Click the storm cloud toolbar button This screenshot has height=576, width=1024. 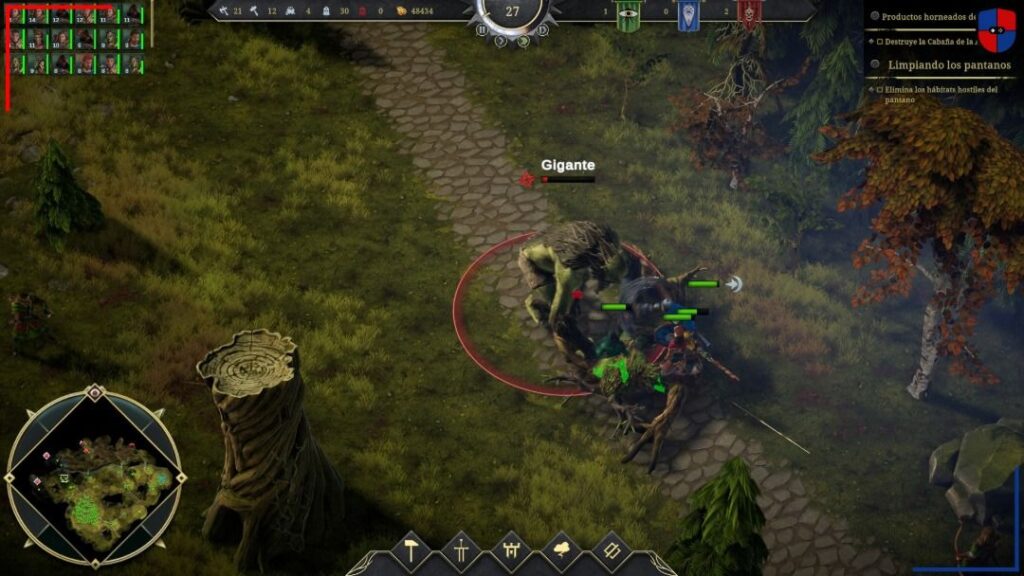click(x=560, y=551)
